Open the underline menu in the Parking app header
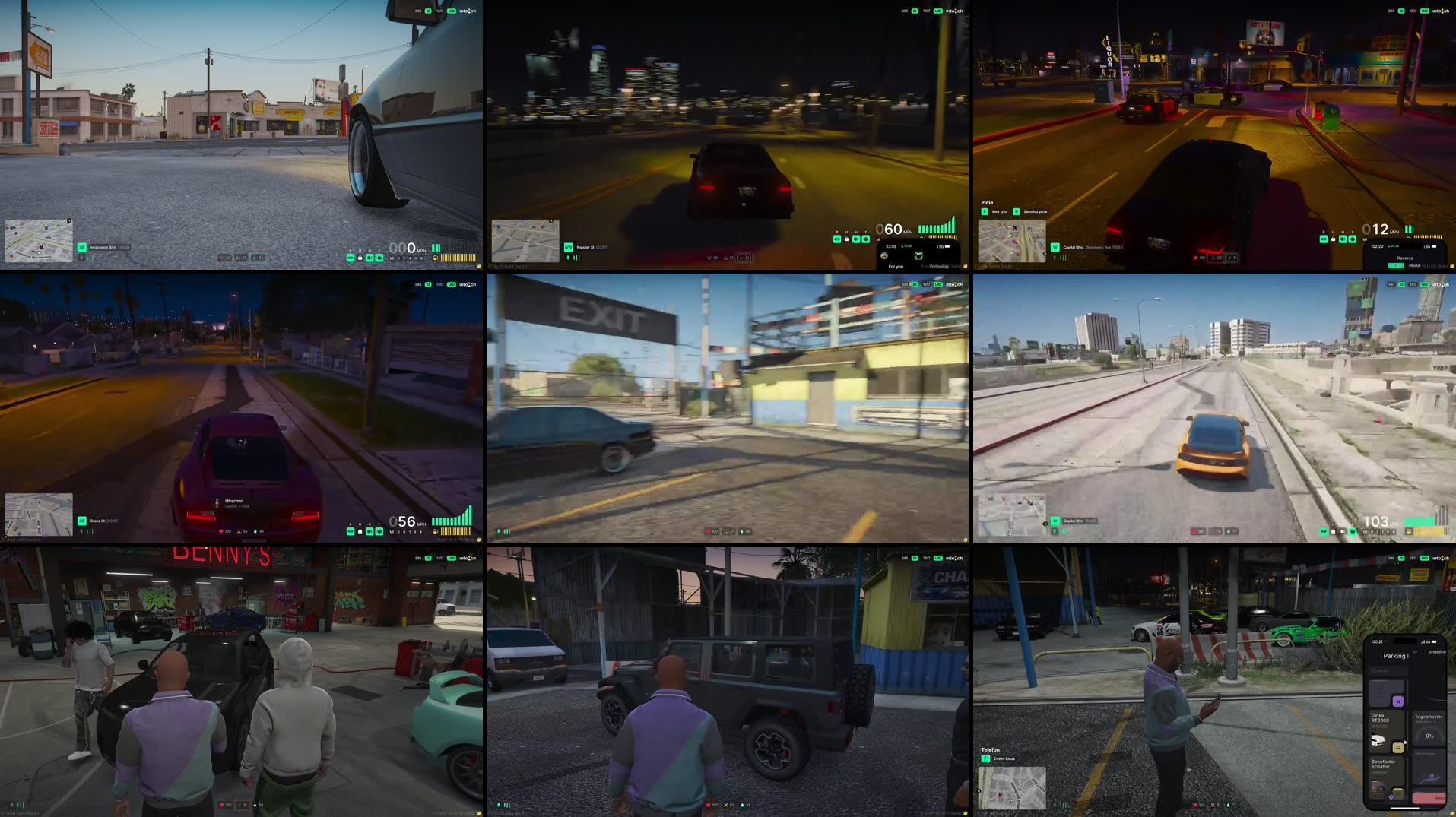1456x817 pixels. click(x=1437, y=652)
